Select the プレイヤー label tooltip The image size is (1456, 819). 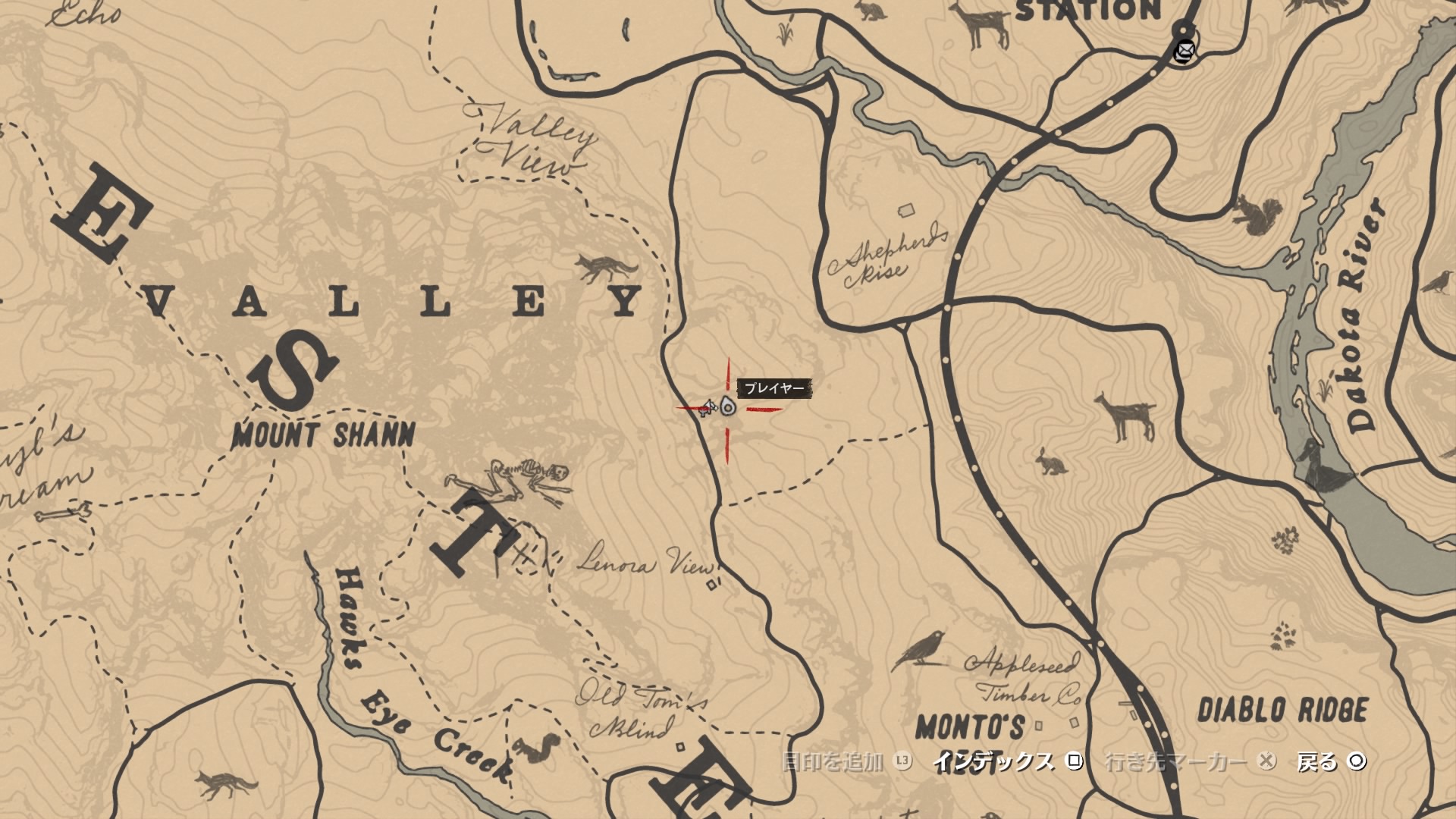775,387
